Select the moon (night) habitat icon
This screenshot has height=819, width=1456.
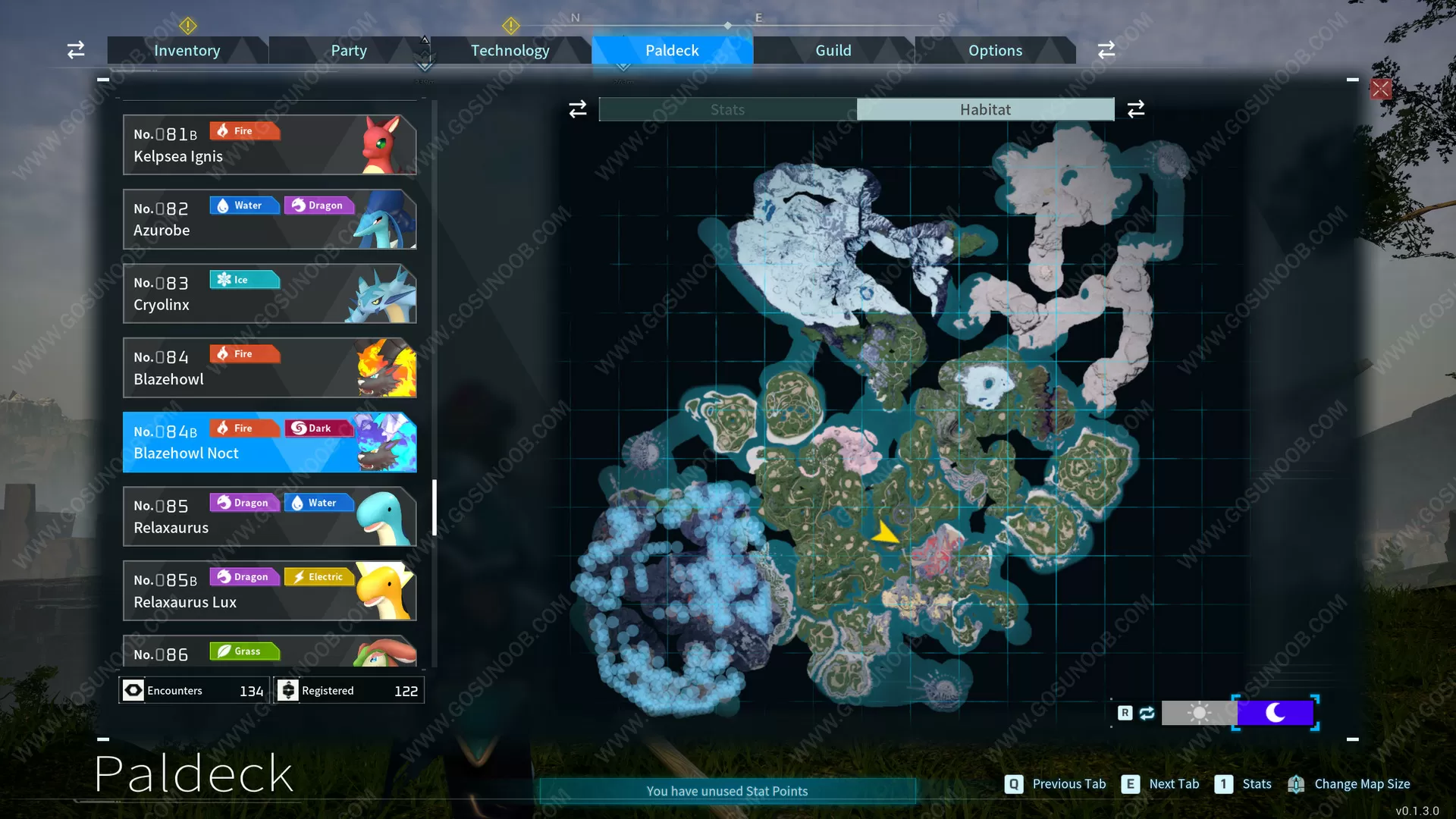(1276, 713)
